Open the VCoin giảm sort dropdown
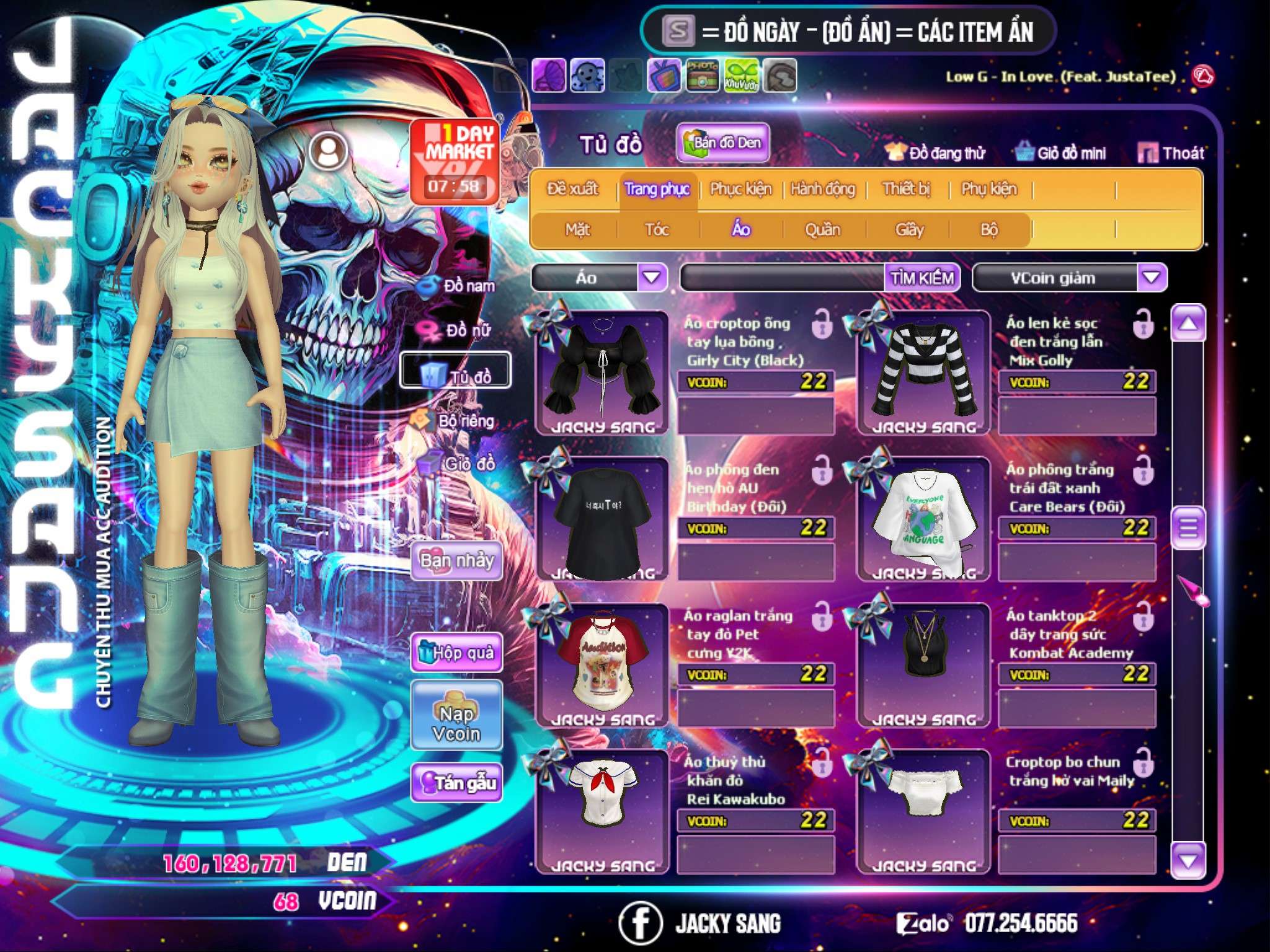Viewport: 1270px width, 952px height. point(1152,277)
